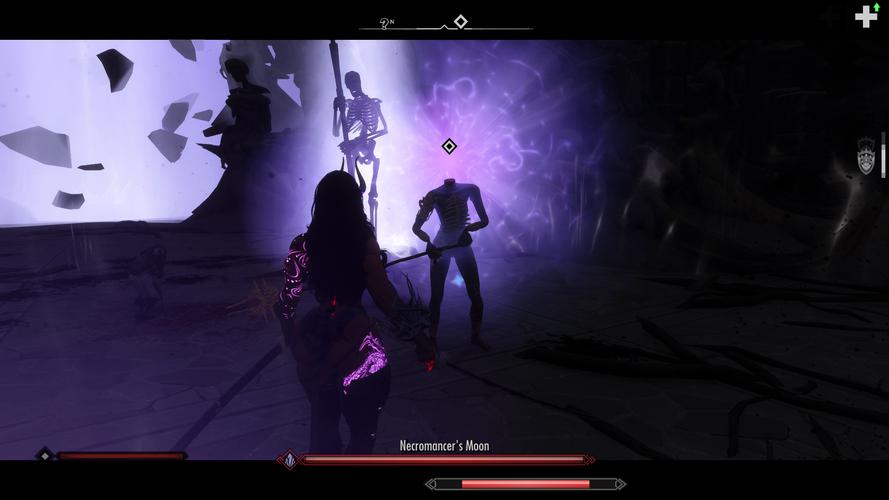The image size is (889, 500).
Task: Click the white plus icon with green arrow
Action: tap(866, 16)
